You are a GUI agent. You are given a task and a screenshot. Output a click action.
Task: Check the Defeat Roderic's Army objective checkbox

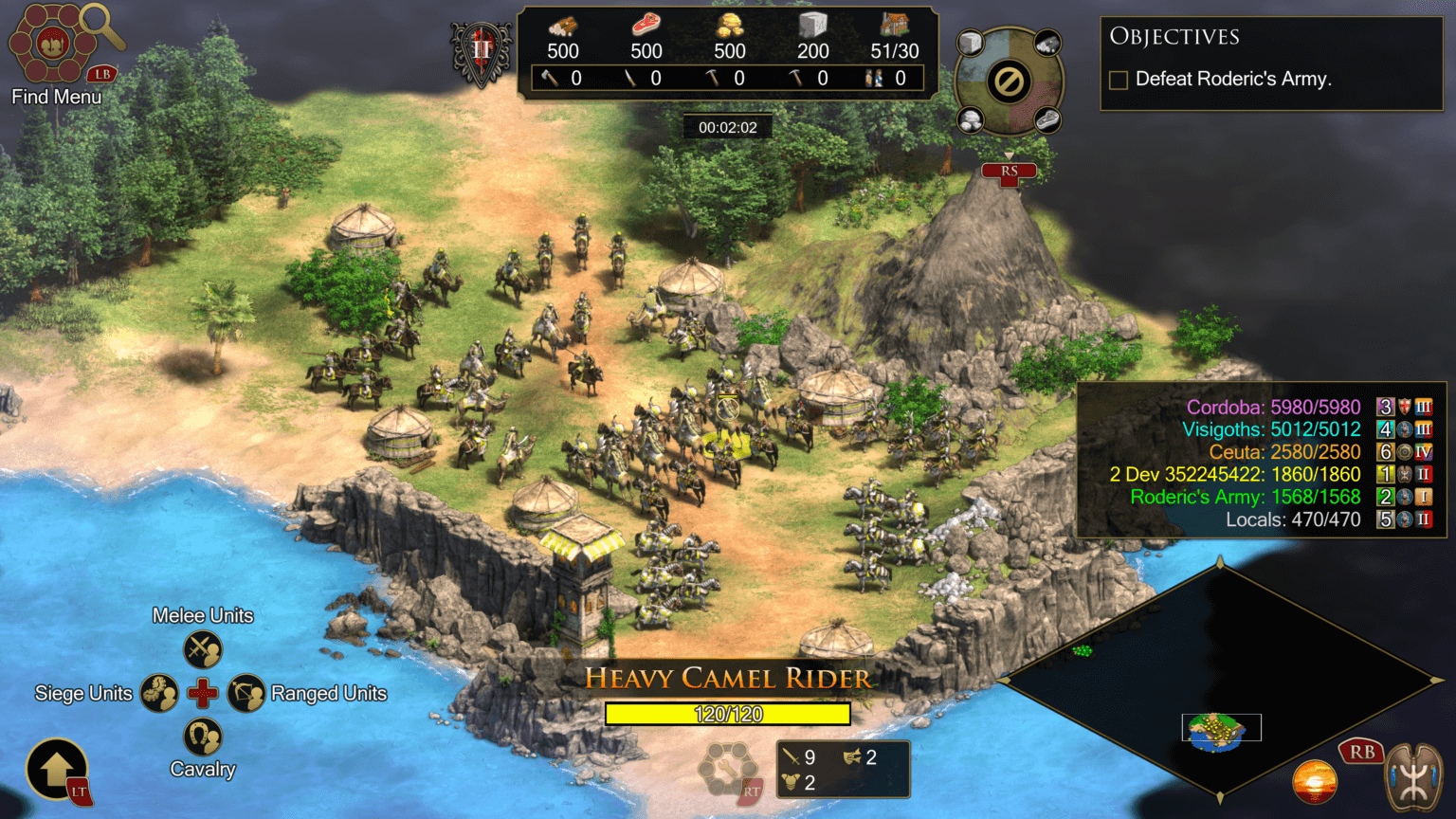click(1118, 80)
